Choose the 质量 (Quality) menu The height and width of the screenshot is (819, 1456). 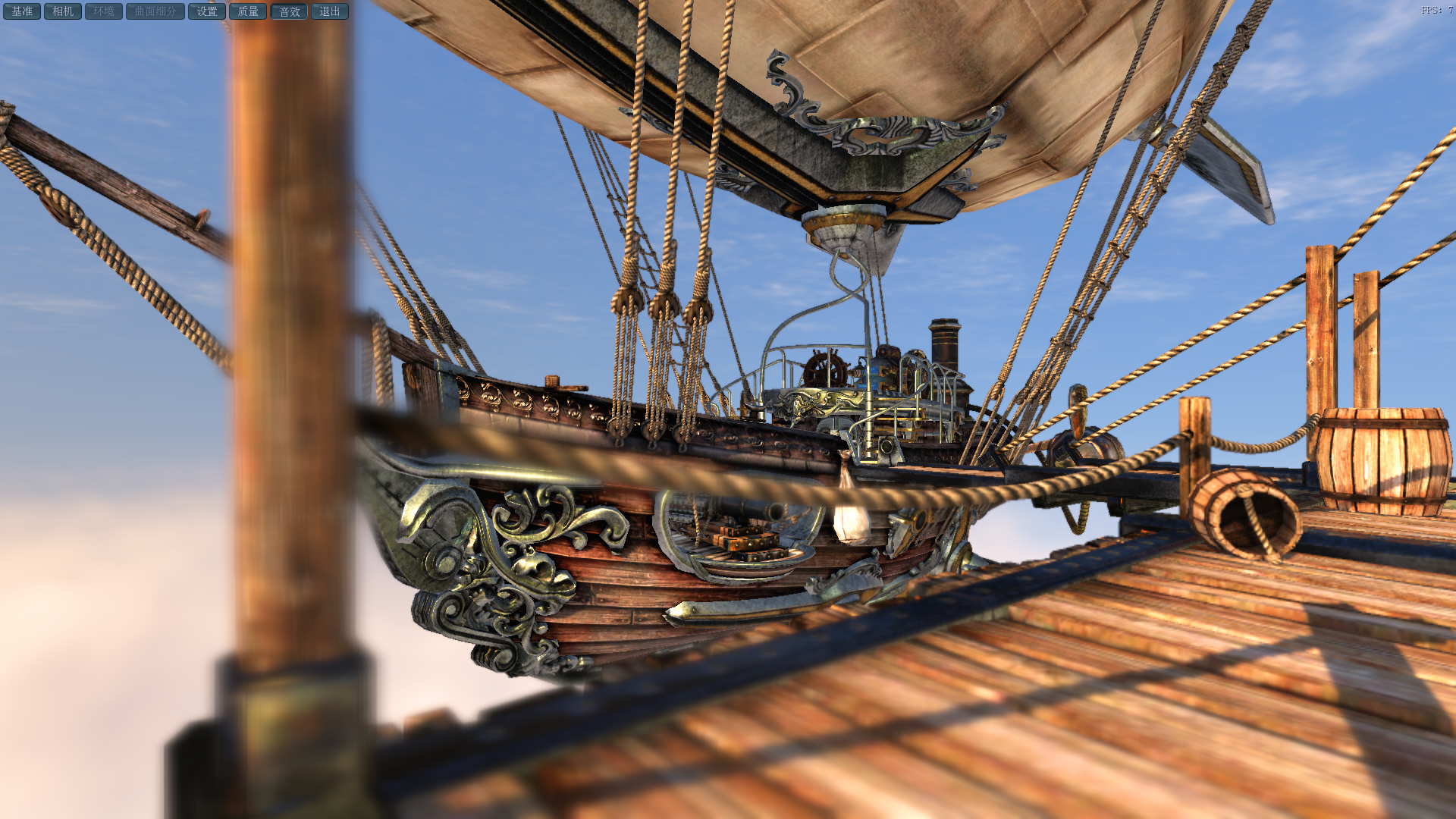(x=248, y=11)
